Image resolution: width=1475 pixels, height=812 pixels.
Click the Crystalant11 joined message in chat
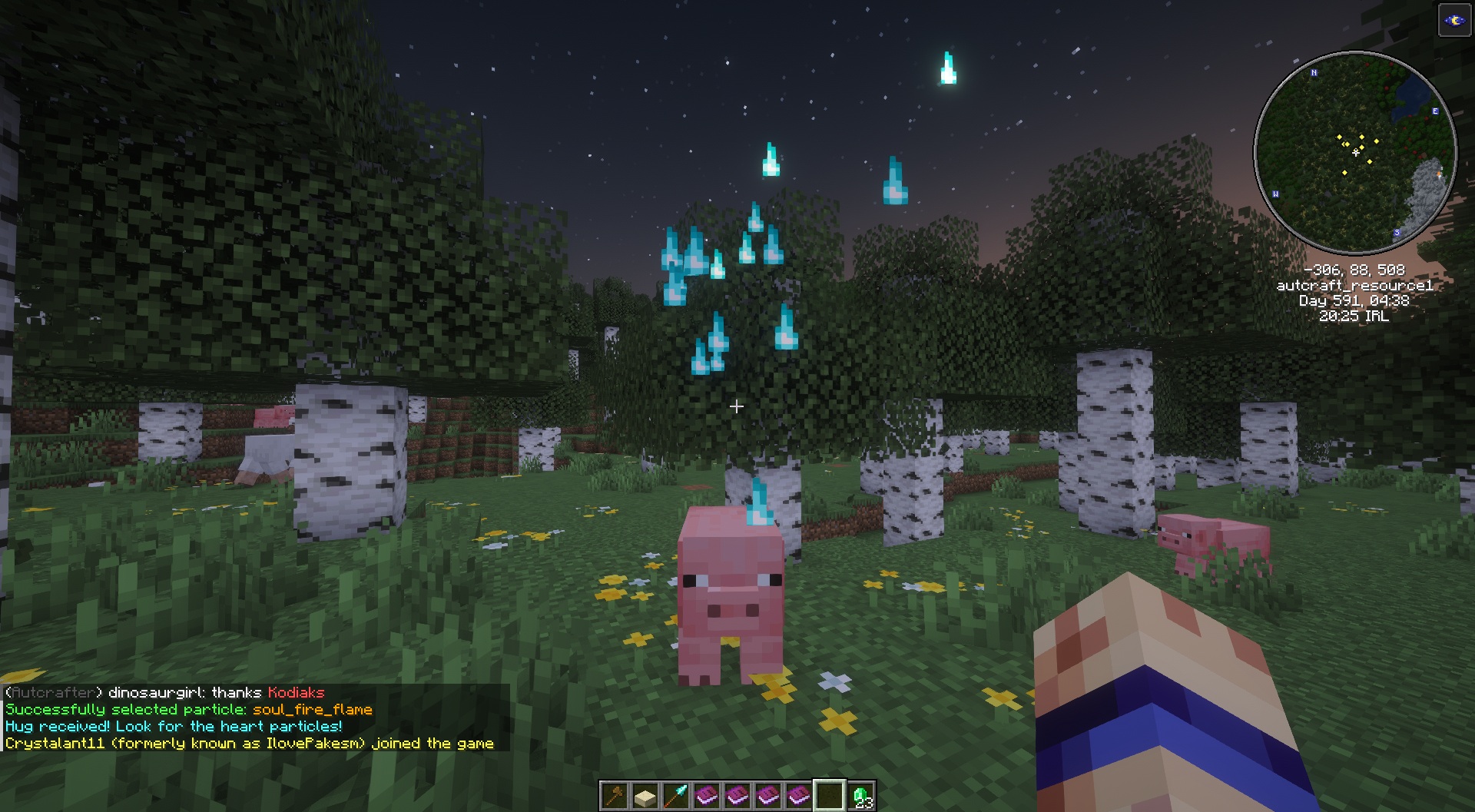point(249,744)
